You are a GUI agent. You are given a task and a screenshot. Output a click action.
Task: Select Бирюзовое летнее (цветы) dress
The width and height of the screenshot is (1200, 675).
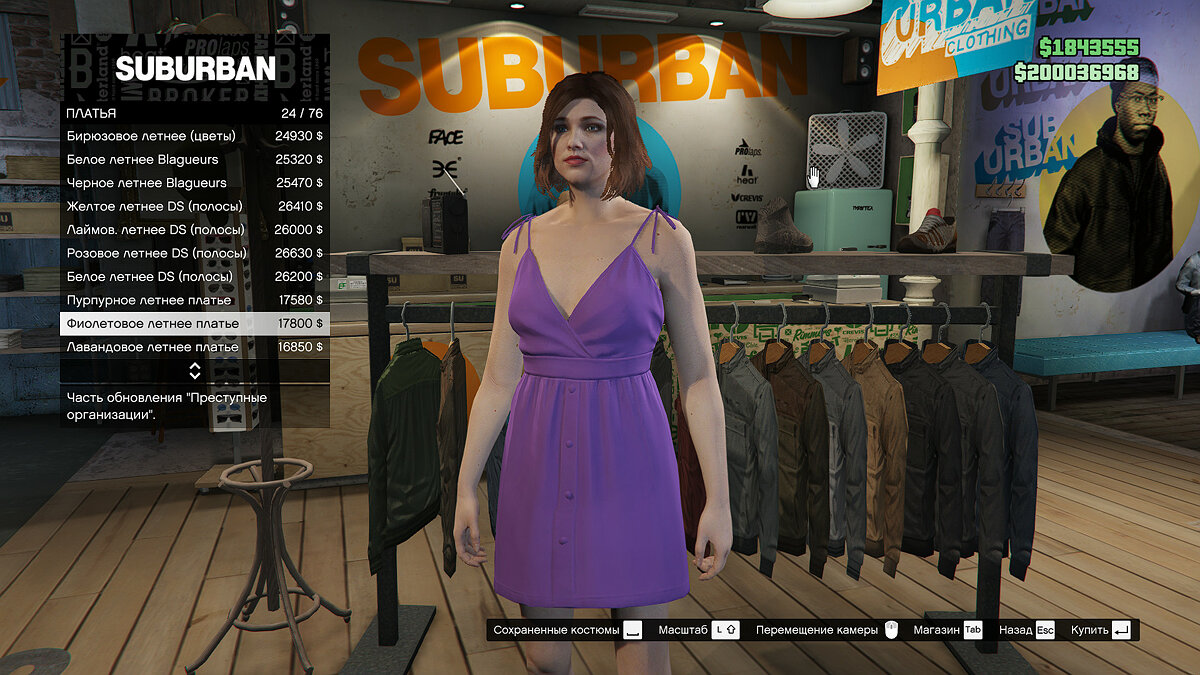[195, 136]
